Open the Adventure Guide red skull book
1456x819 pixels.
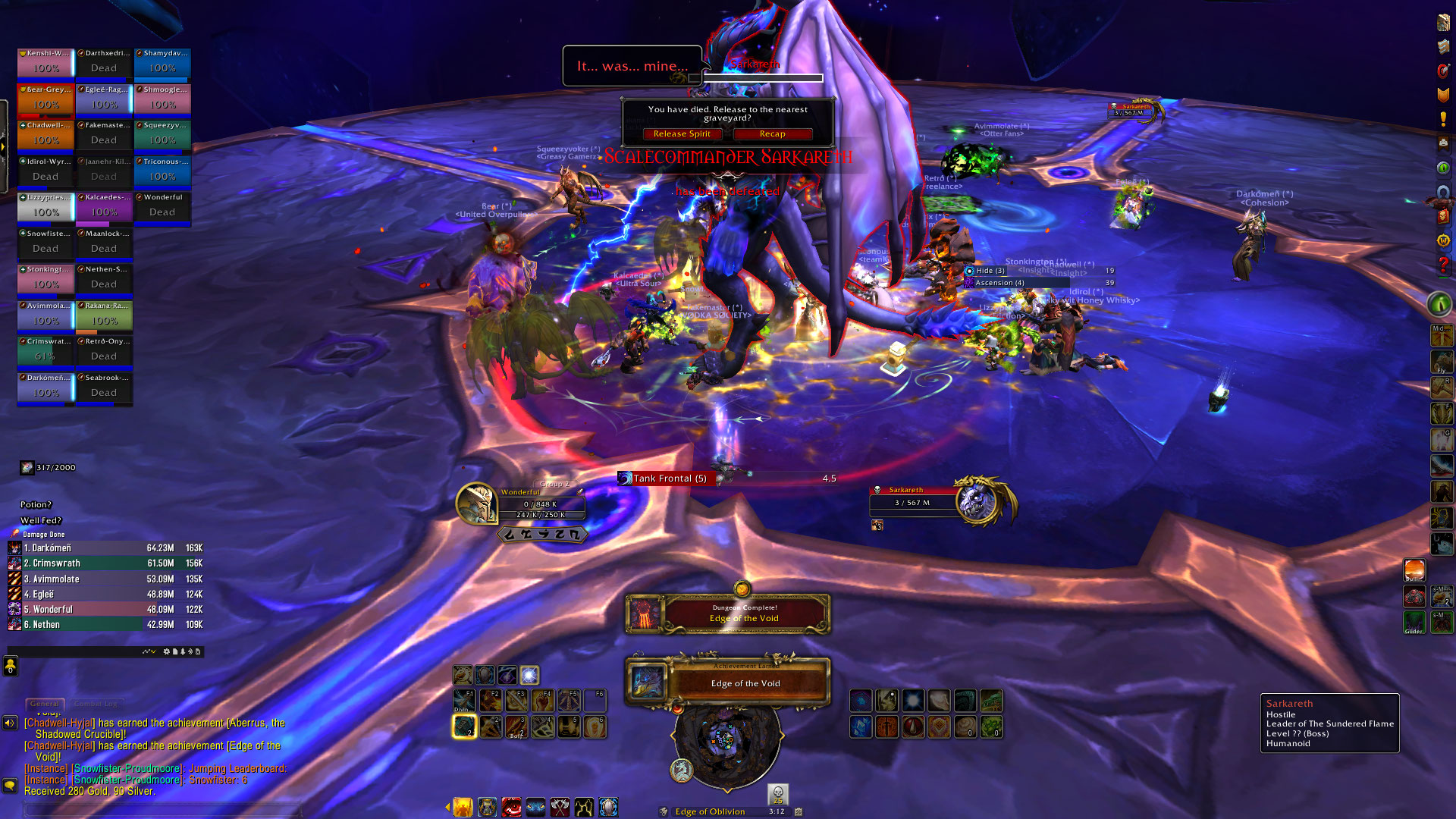coord(1443,216)
